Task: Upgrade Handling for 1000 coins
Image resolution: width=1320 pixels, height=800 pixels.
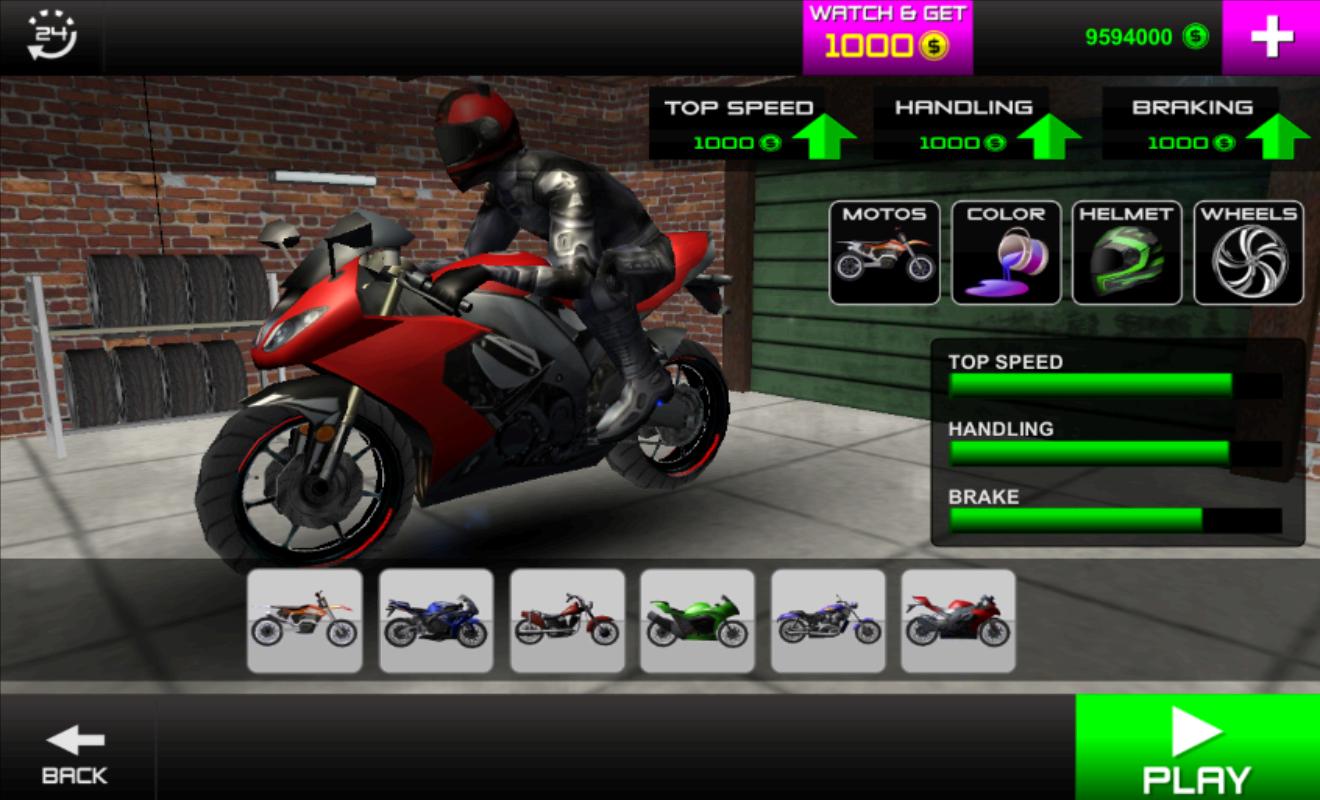Action: pos(965,125)
